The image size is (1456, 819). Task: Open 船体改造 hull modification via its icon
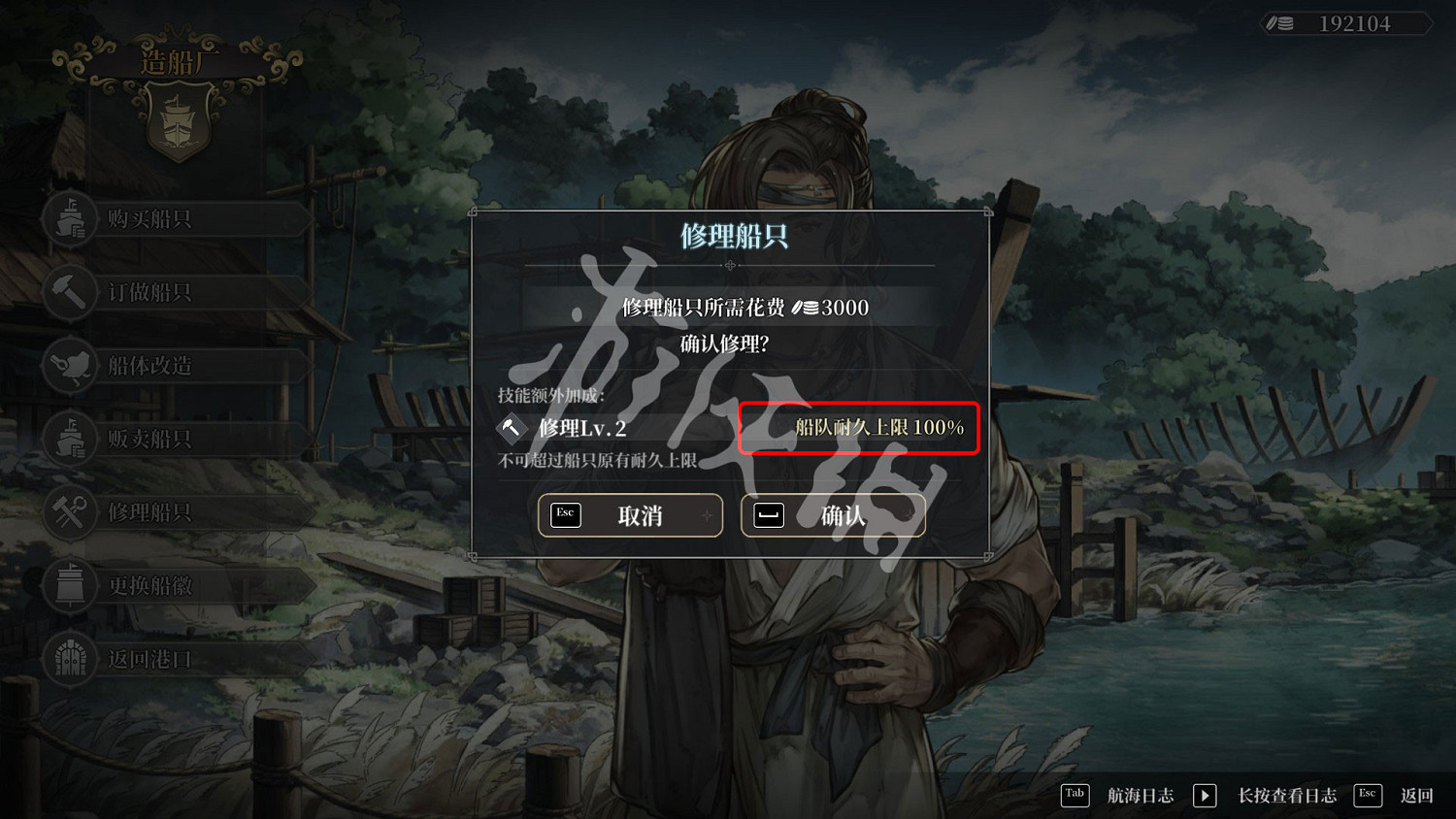[x=69, y=366]
